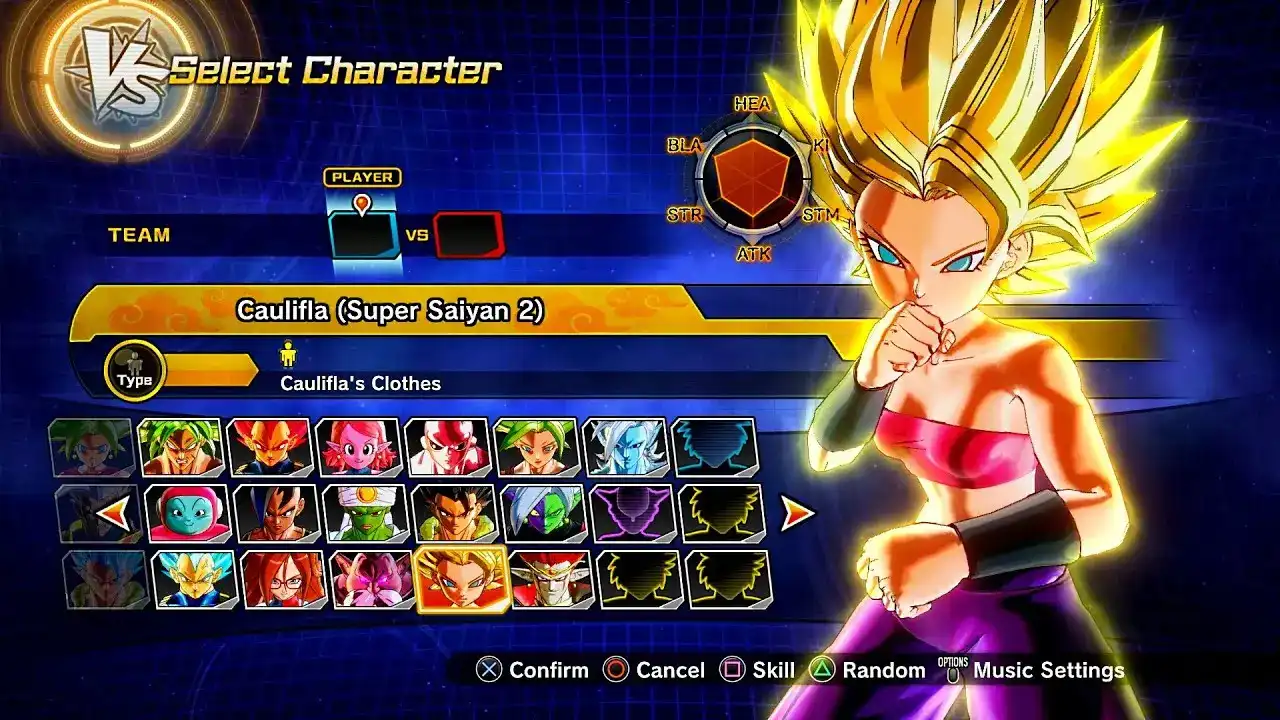Choose the green-haired Kefla with earrings
The image size is (1280, 720).
pyautogui.click(x=536, y=447)
